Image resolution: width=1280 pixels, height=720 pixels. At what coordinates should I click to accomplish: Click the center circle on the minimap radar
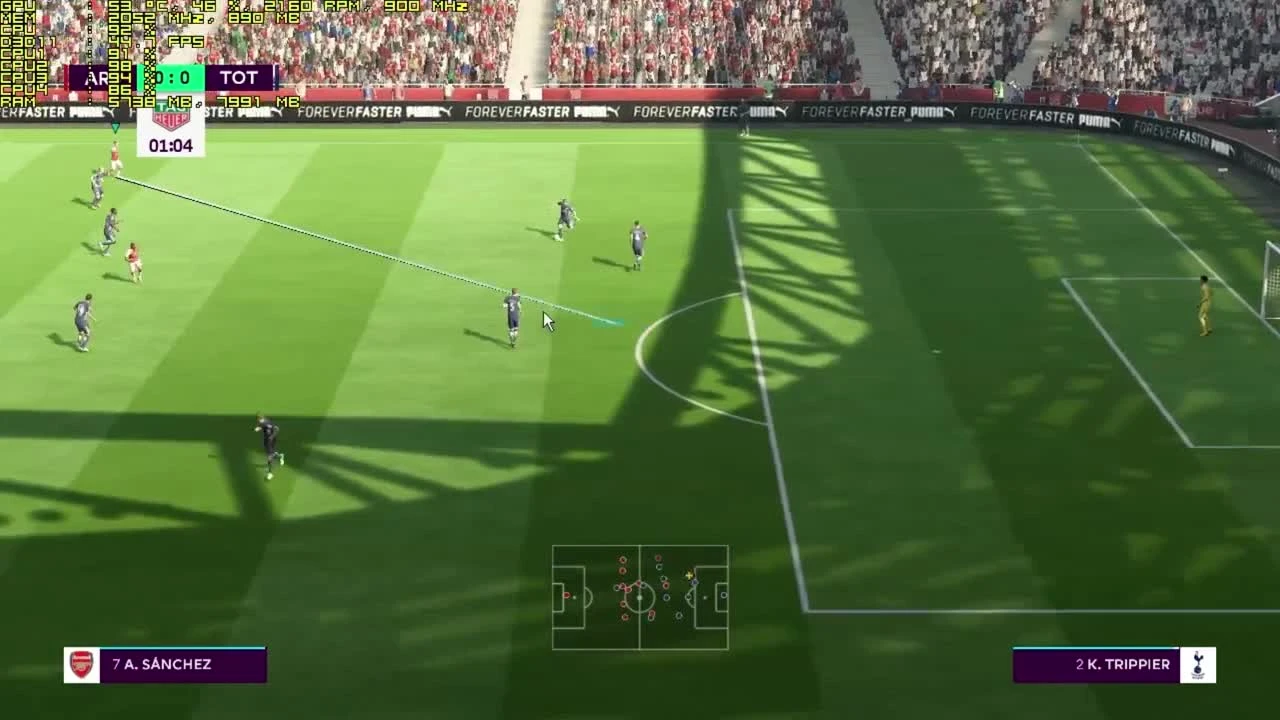click(640, 597)
